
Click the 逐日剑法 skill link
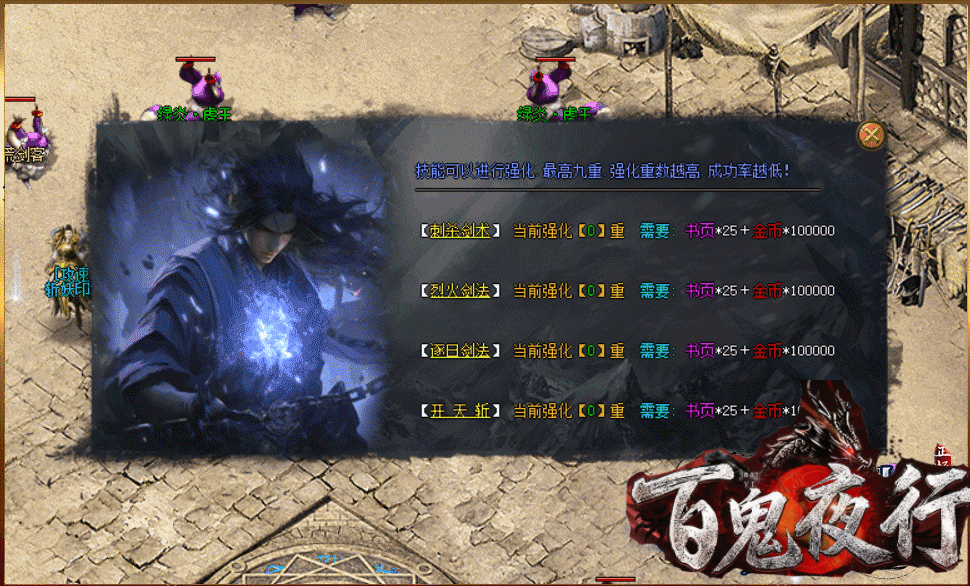[x=460, y=351]
